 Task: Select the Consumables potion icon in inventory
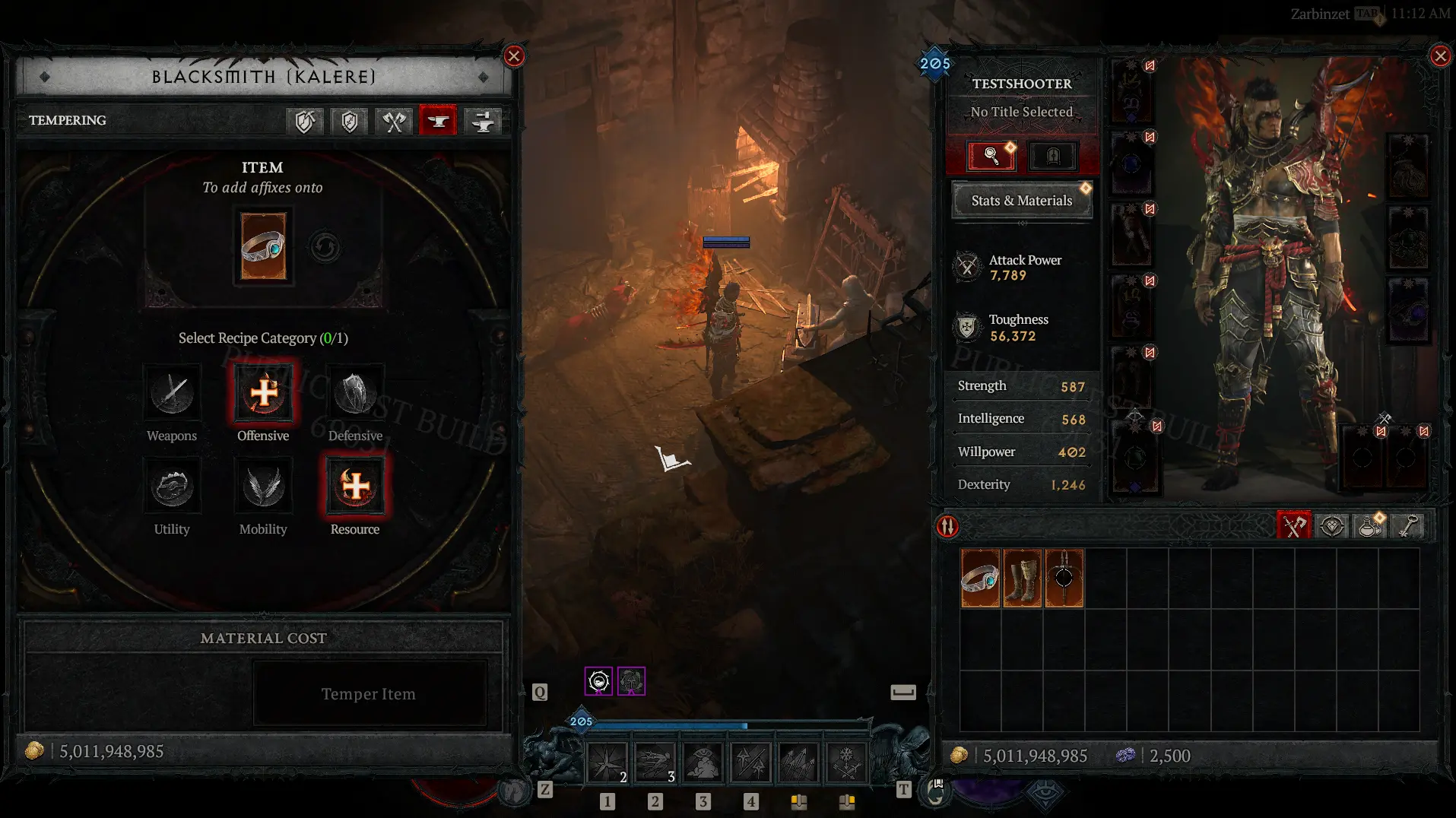[x=1370, y=525]
